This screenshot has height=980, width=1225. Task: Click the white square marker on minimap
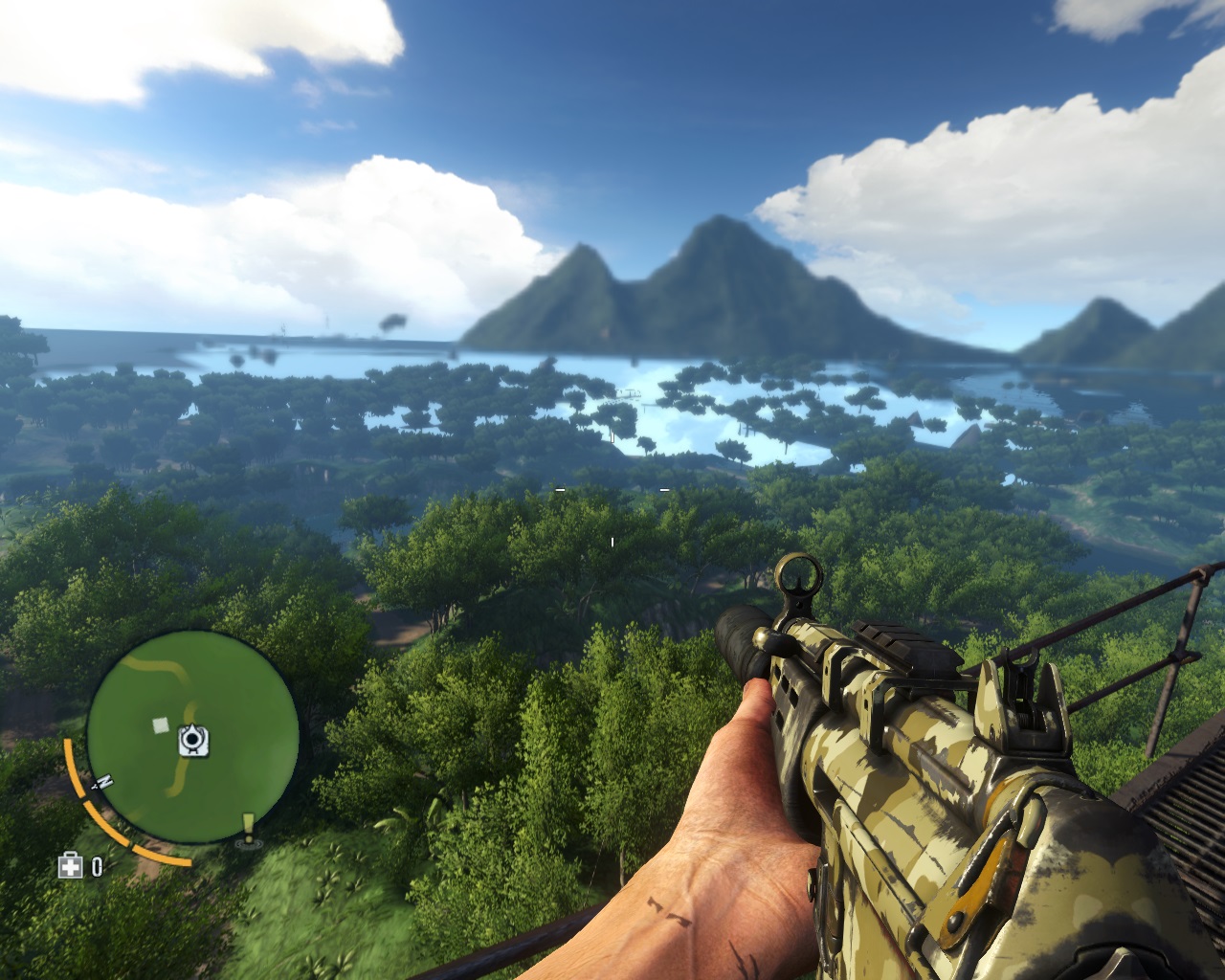159,724
